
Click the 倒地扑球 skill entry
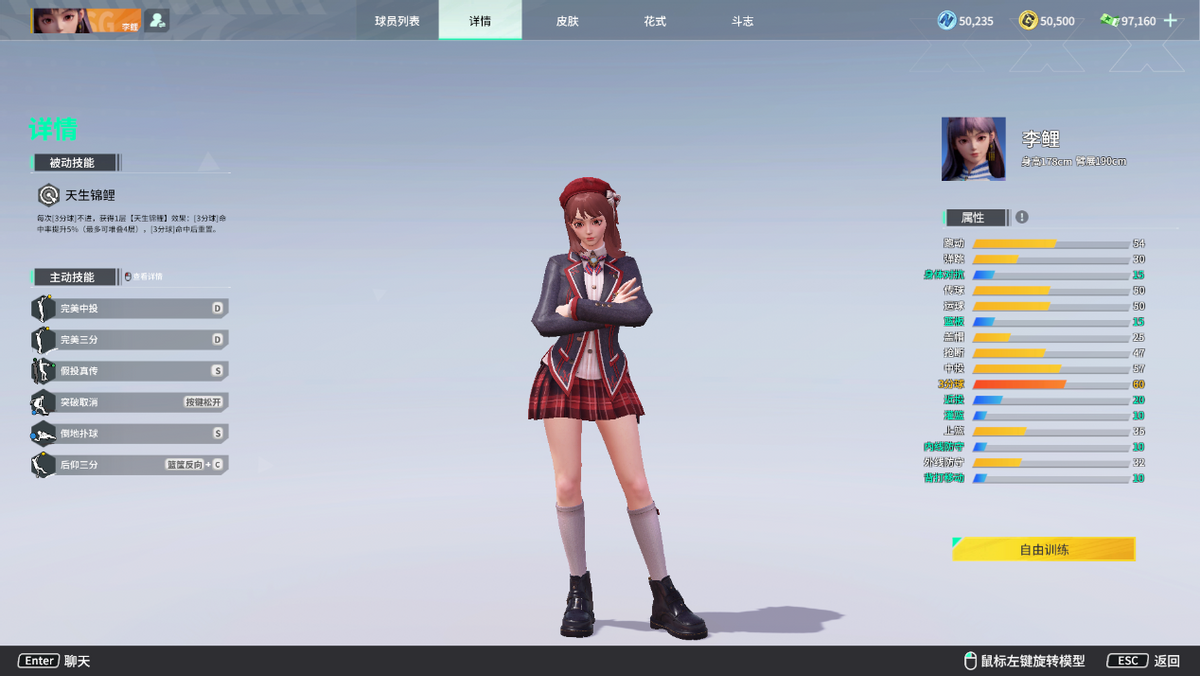pyautogui.click(x=130, y=433)
